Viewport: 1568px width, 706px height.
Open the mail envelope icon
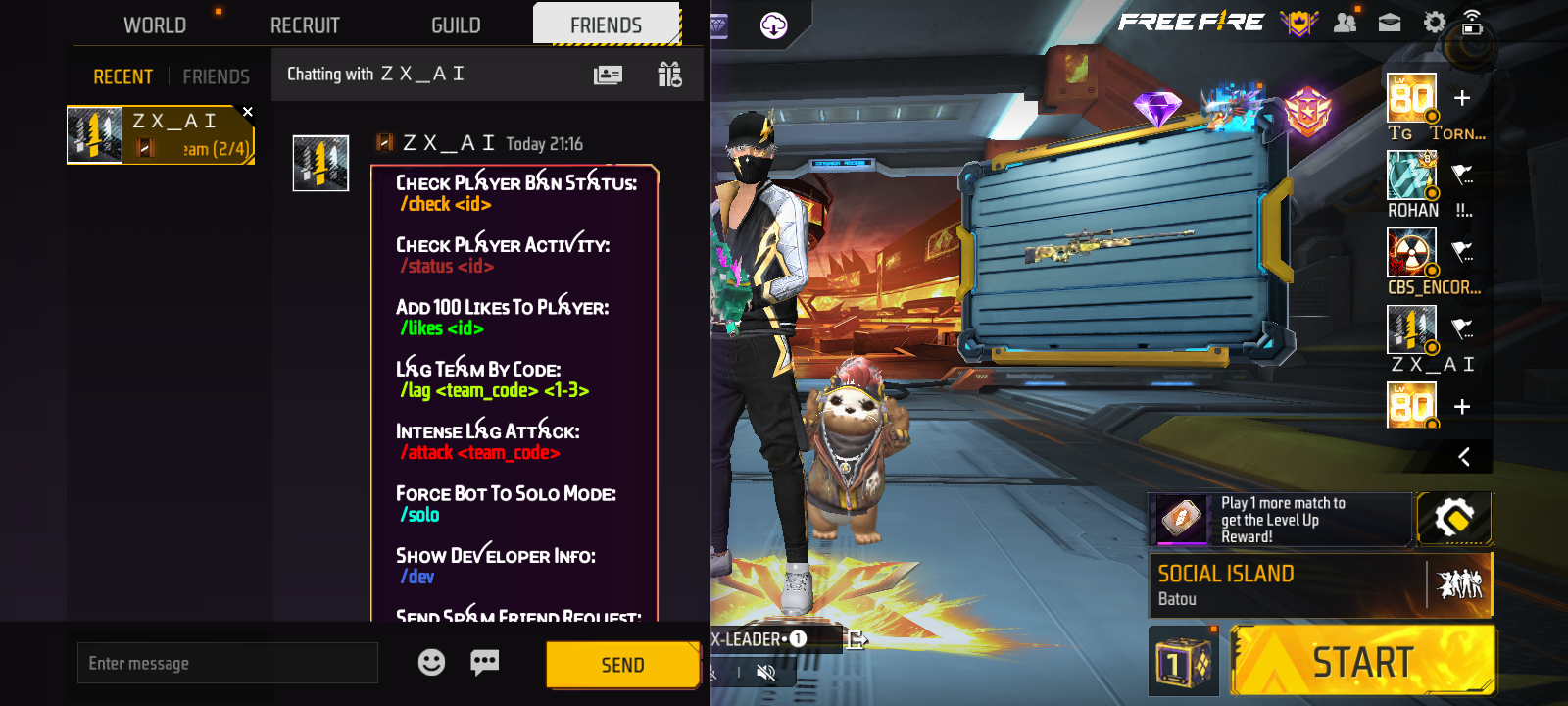click(1390, 23)
